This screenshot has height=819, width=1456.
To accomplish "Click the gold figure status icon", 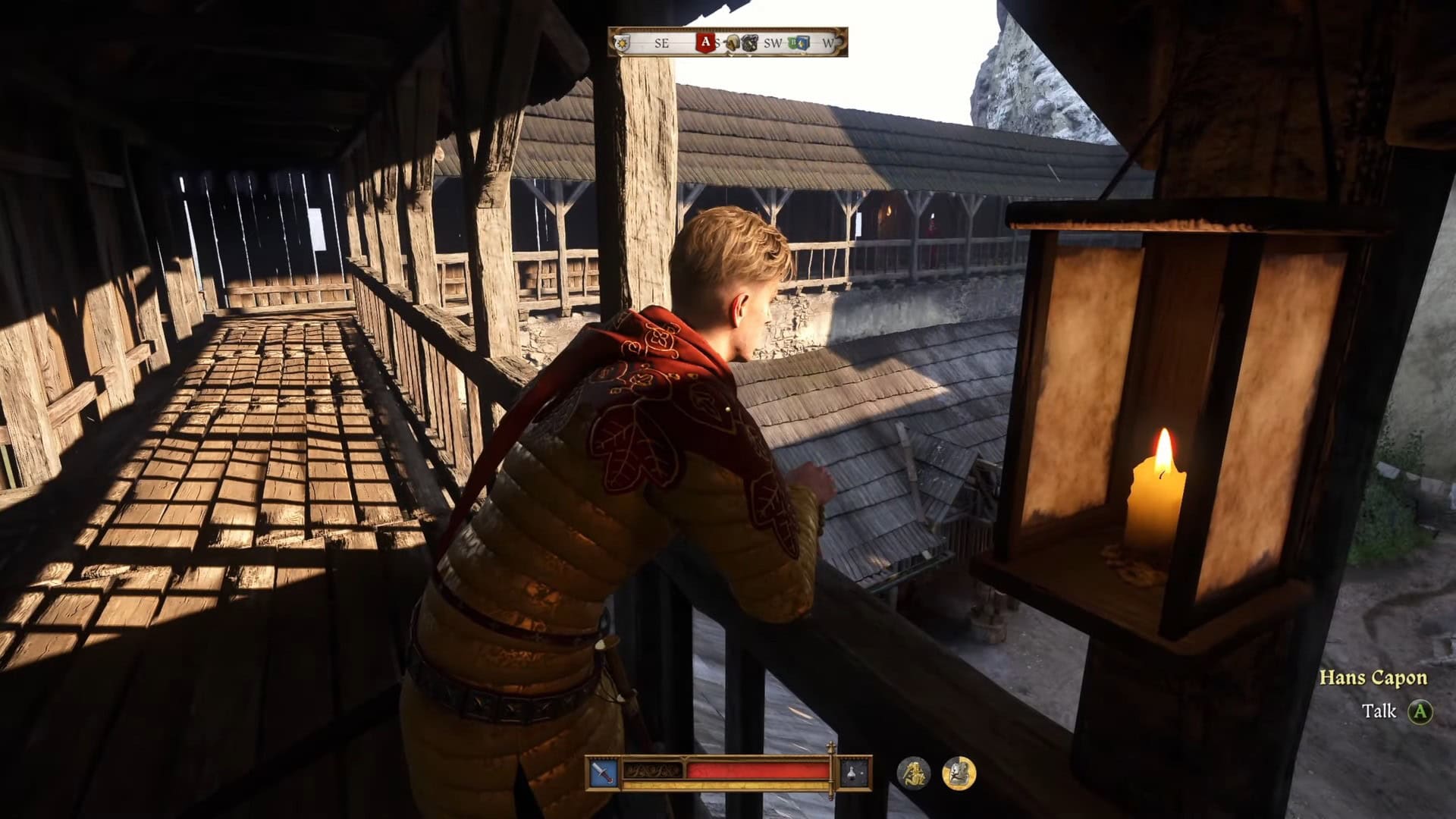I will click(913, 773).
